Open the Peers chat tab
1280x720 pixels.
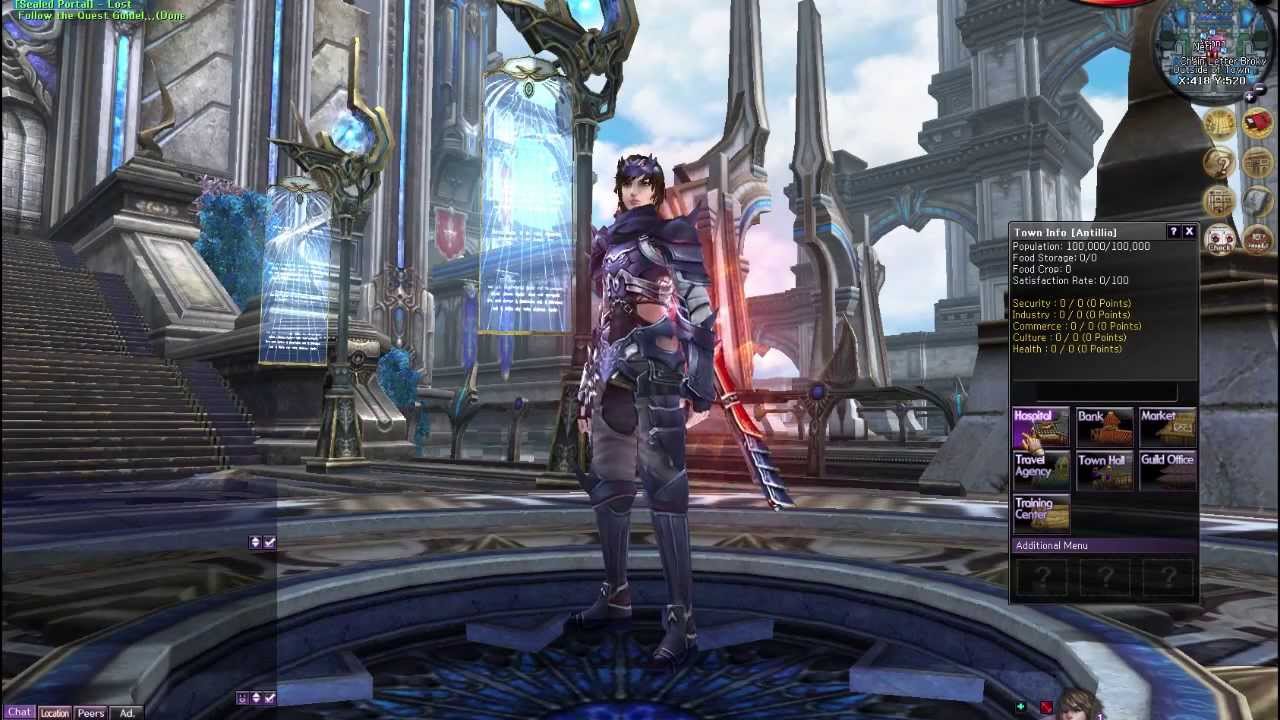click(x=91, y=713)
